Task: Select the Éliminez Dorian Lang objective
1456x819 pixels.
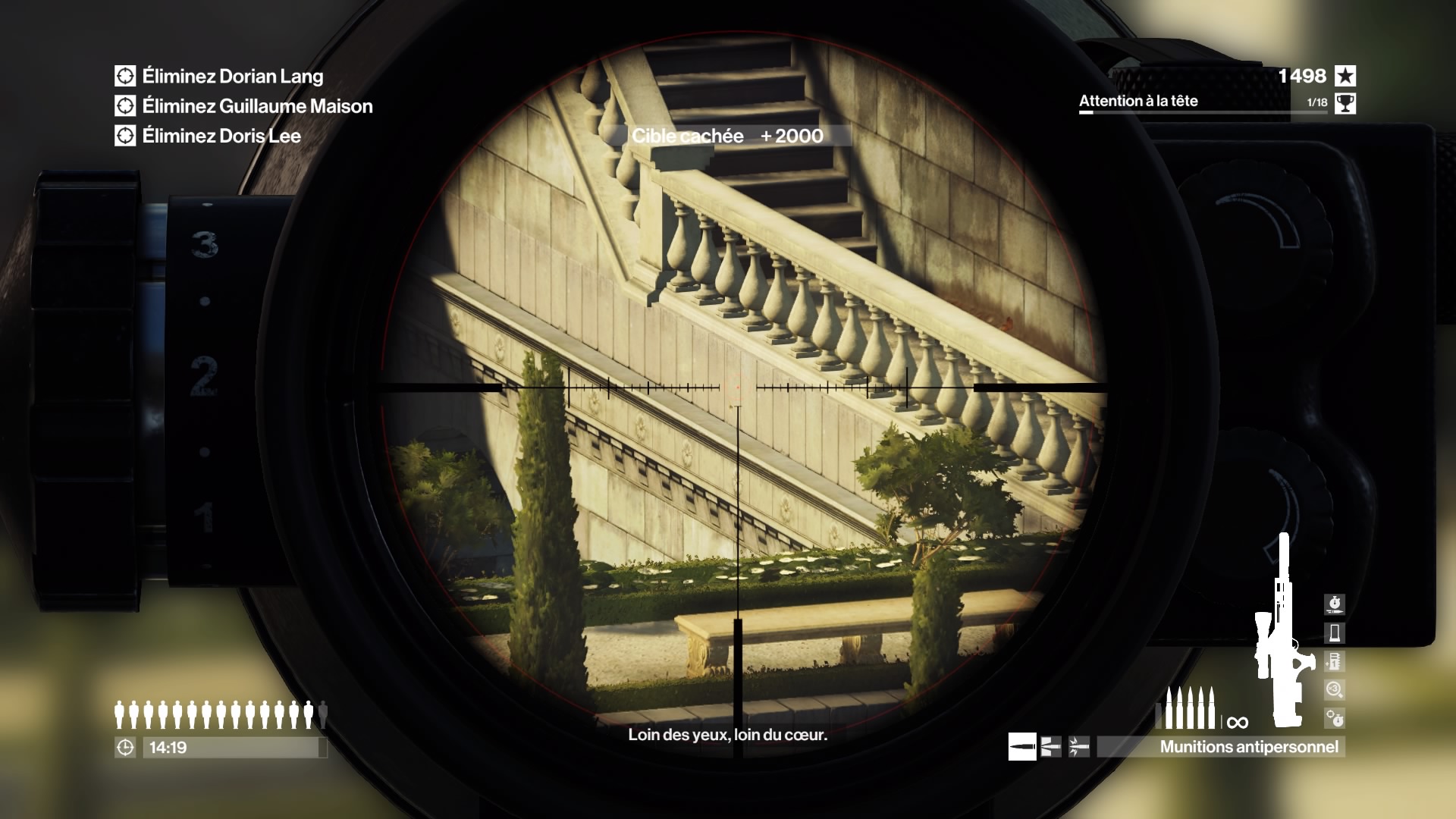Action: [232, 76]
